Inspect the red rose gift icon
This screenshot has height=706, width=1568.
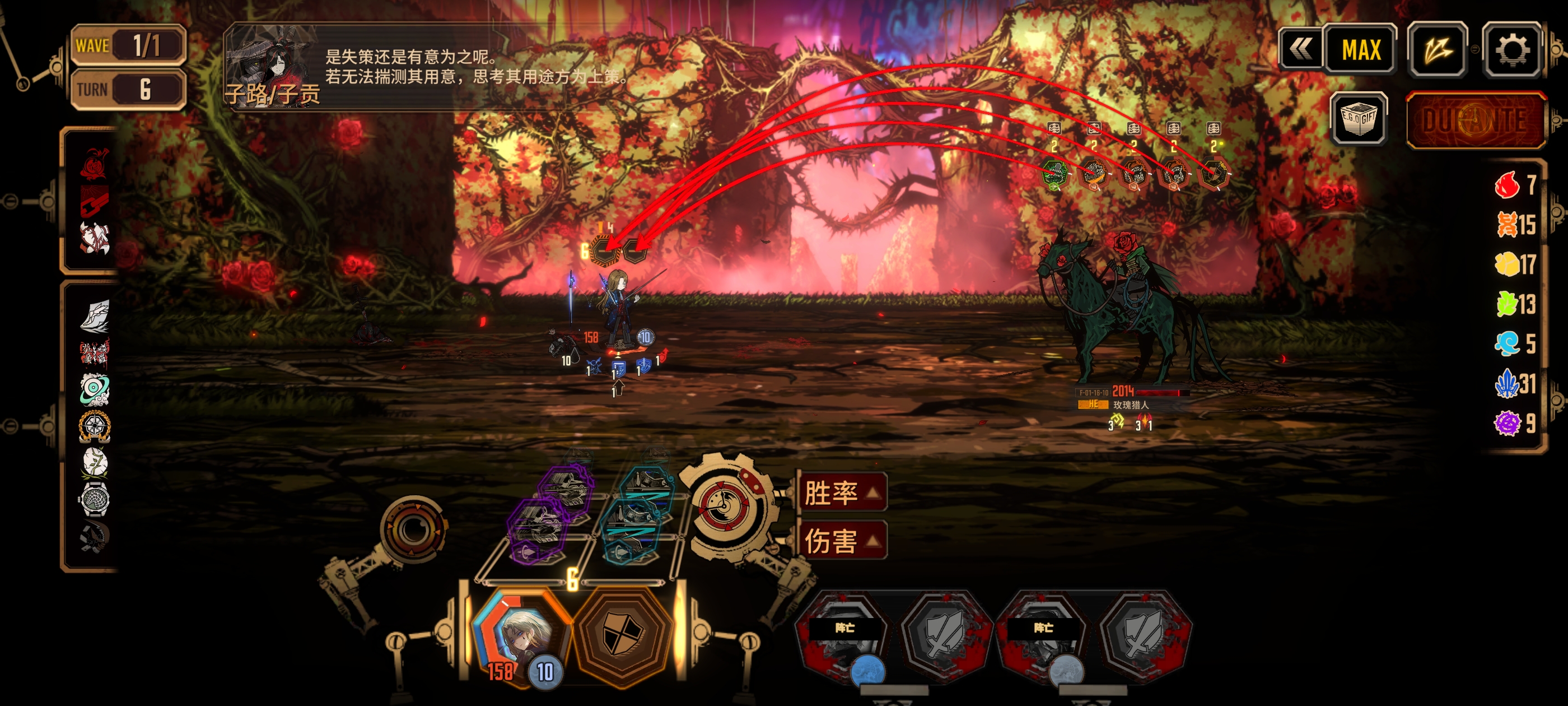[94, 164]
